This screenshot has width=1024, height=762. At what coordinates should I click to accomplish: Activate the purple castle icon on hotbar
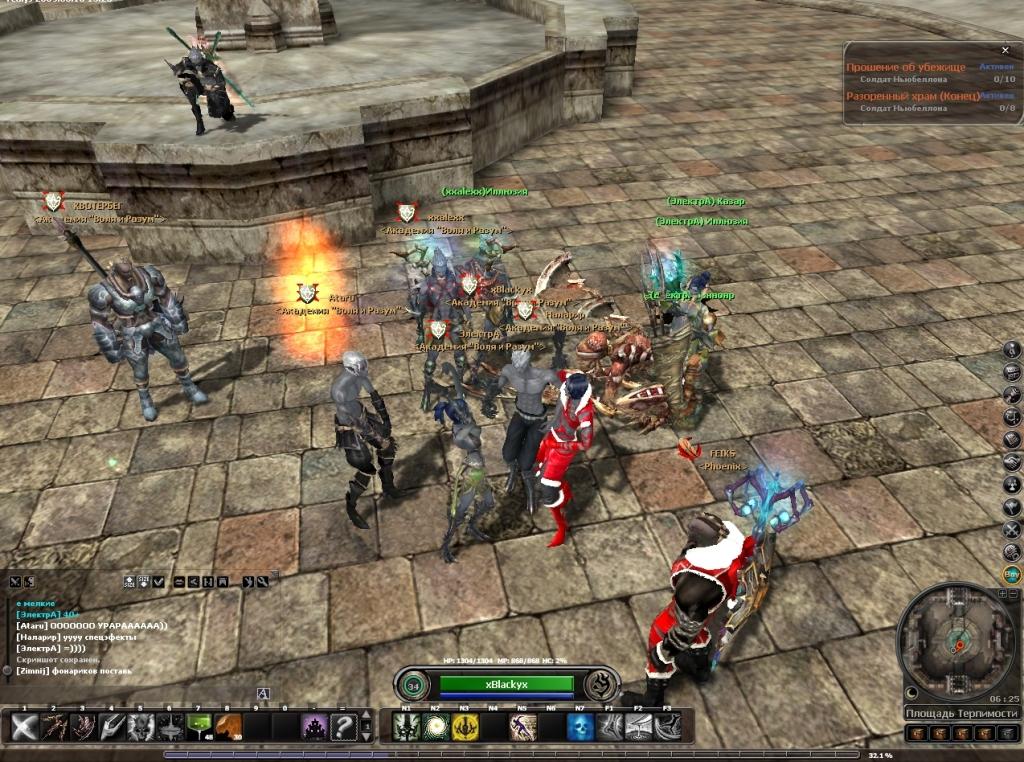[314, 727]
